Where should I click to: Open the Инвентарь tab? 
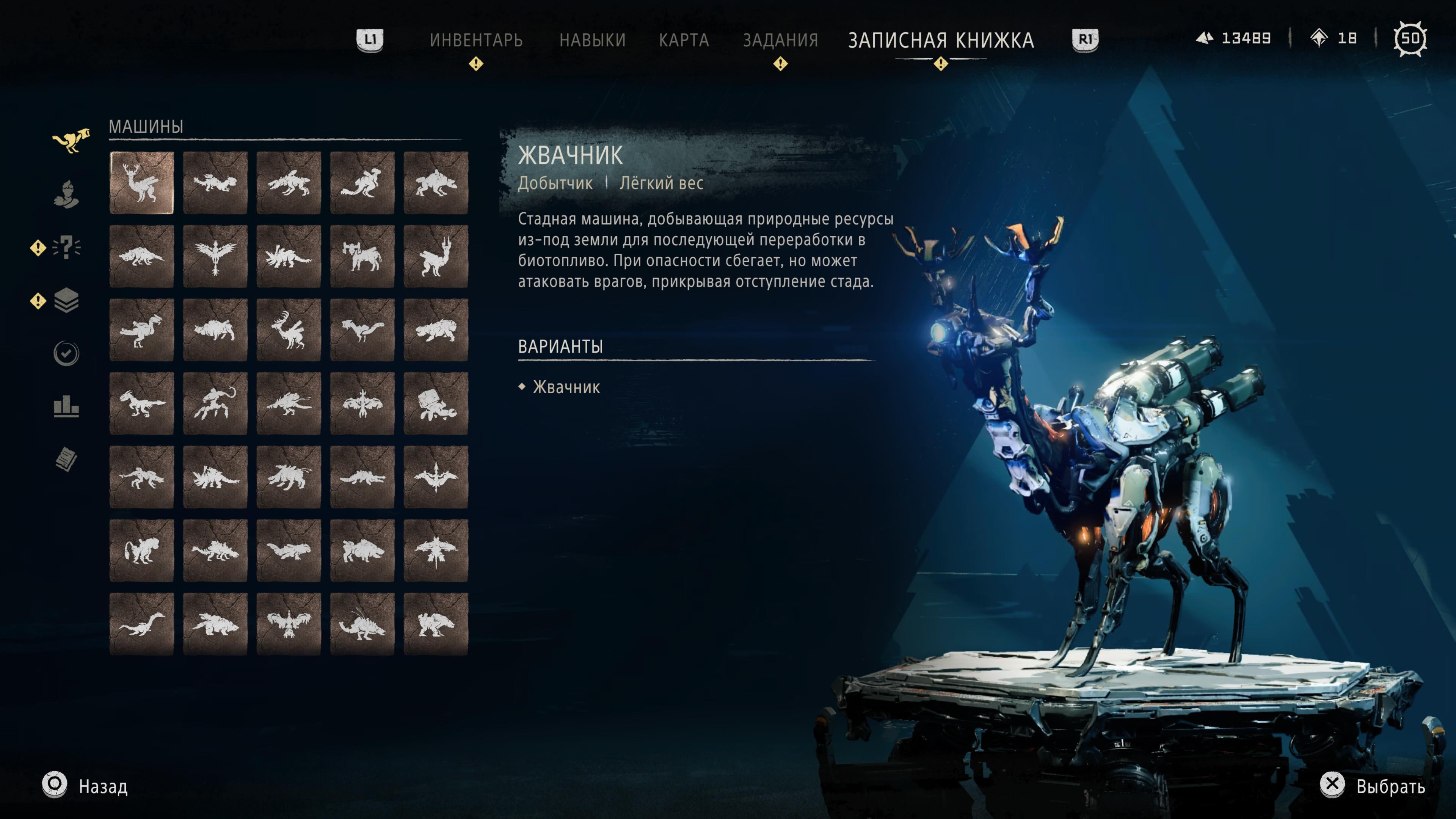coord(476,40)
